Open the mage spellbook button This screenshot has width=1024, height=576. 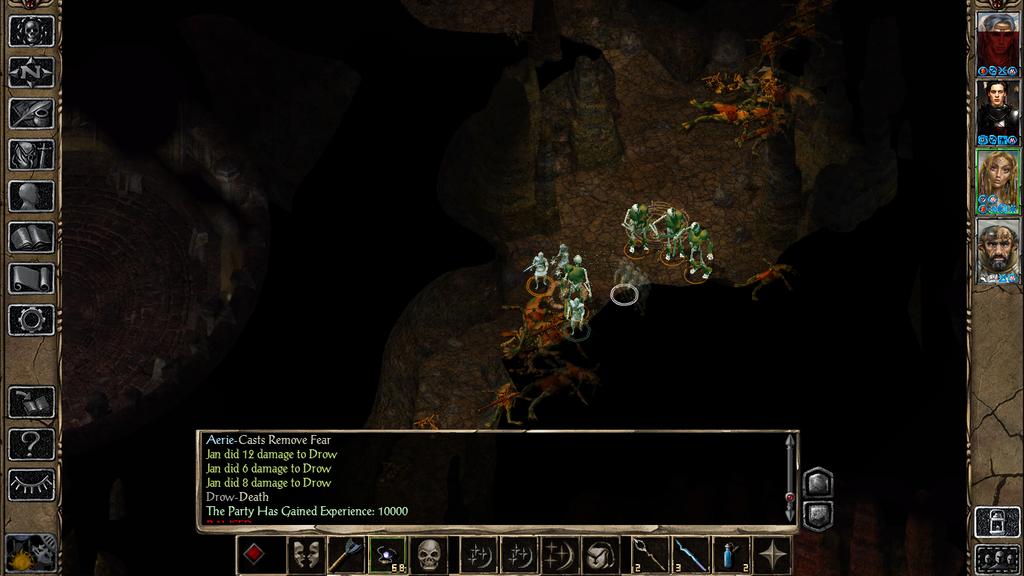point(31,237)
